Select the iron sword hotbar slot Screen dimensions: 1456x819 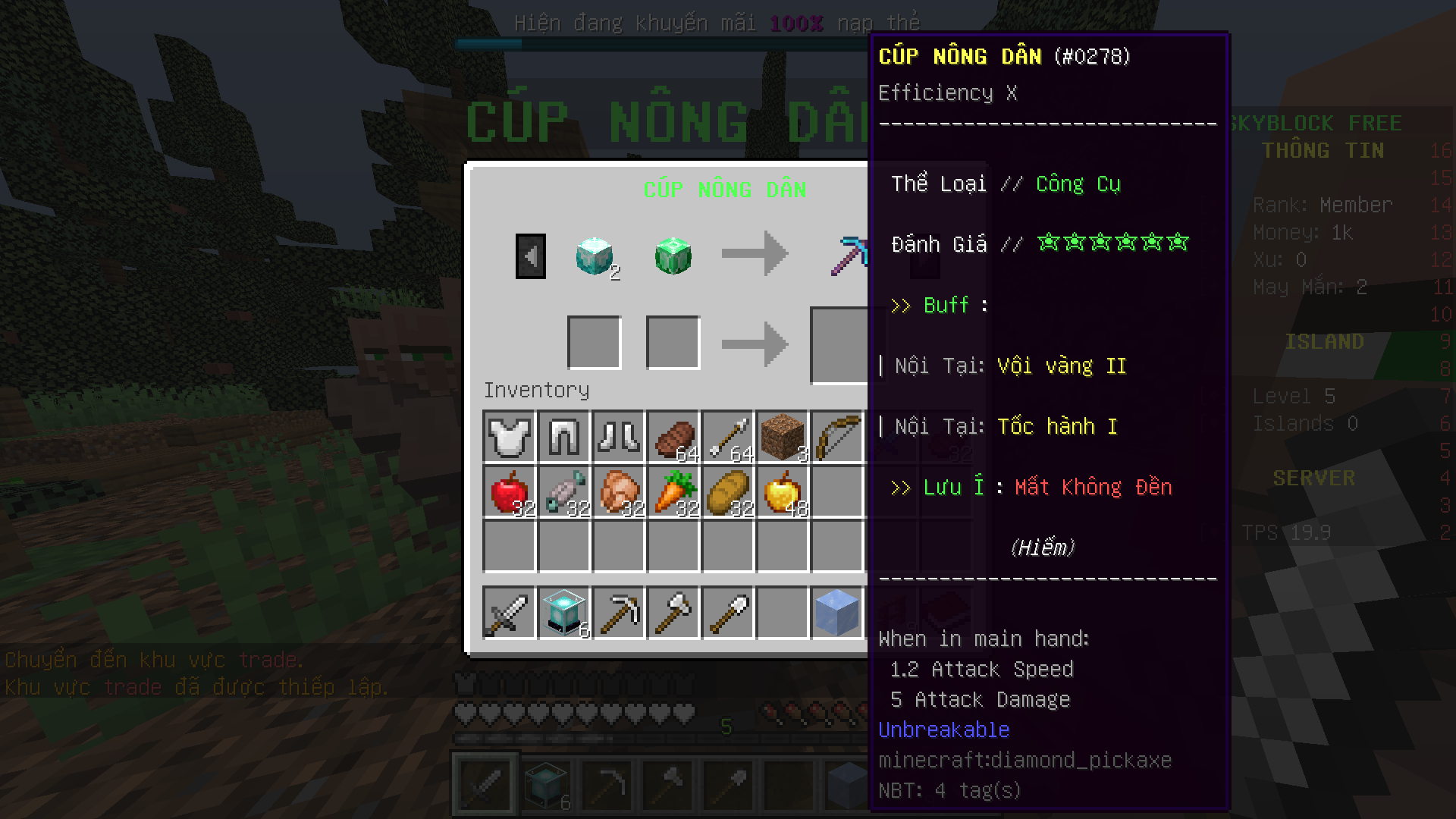[x=509, y=613]
